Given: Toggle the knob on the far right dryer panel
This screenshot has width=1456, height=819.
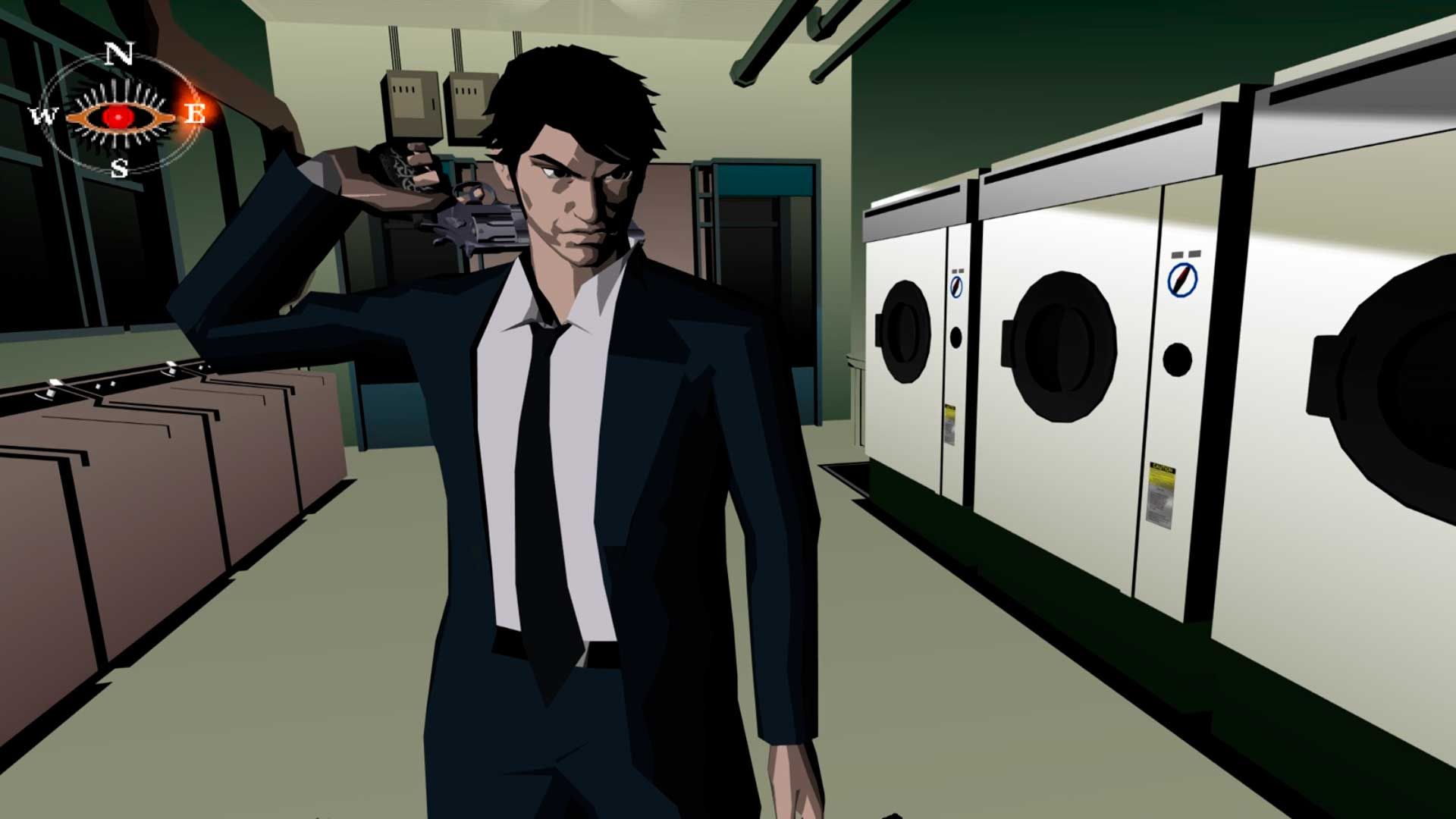Looking at the screenshot, I should (1177, 360).
